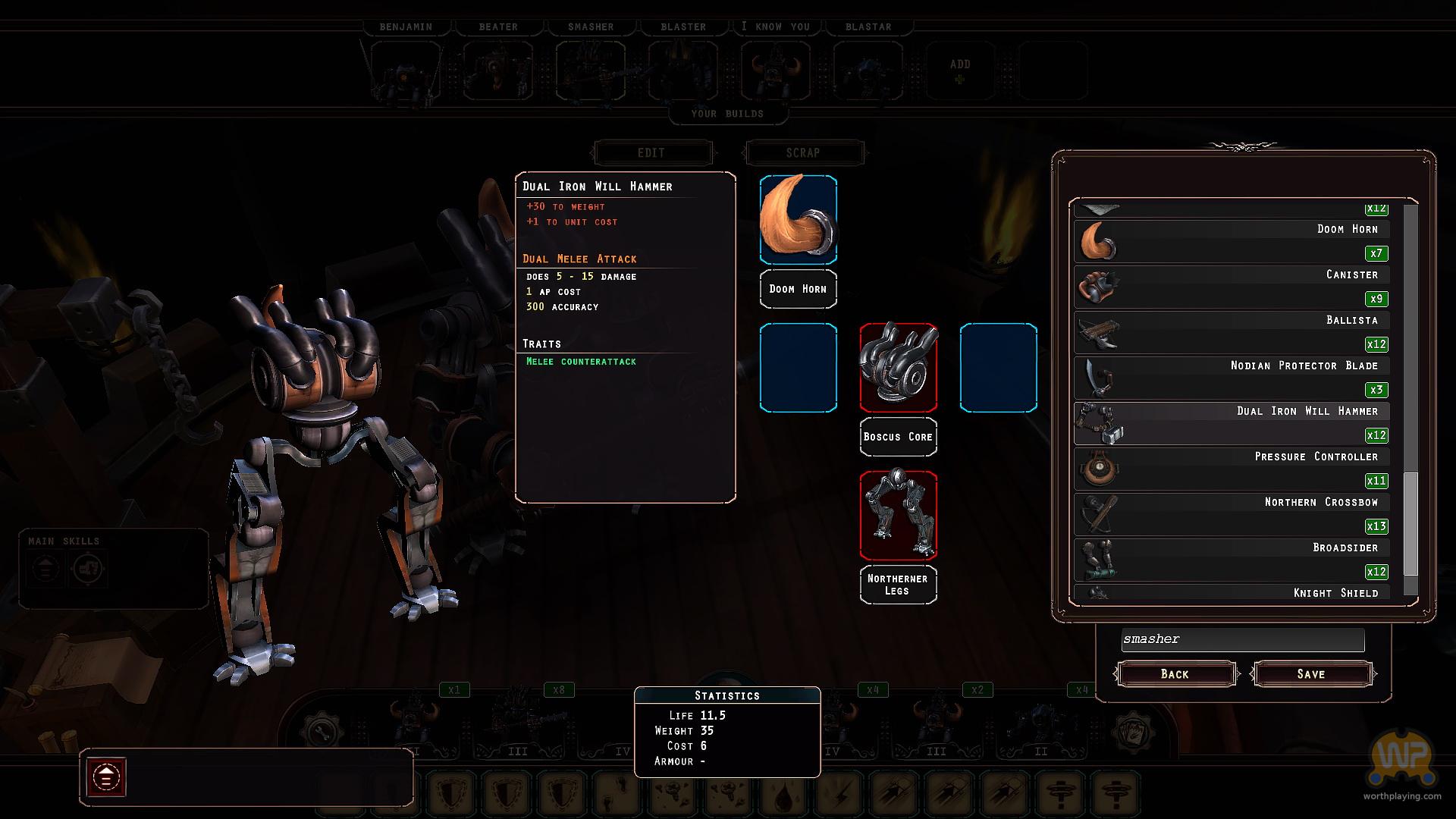Grab the parts list scrollbar thumb
The width and height of the screenshot is (1456, 819).
1410,523
